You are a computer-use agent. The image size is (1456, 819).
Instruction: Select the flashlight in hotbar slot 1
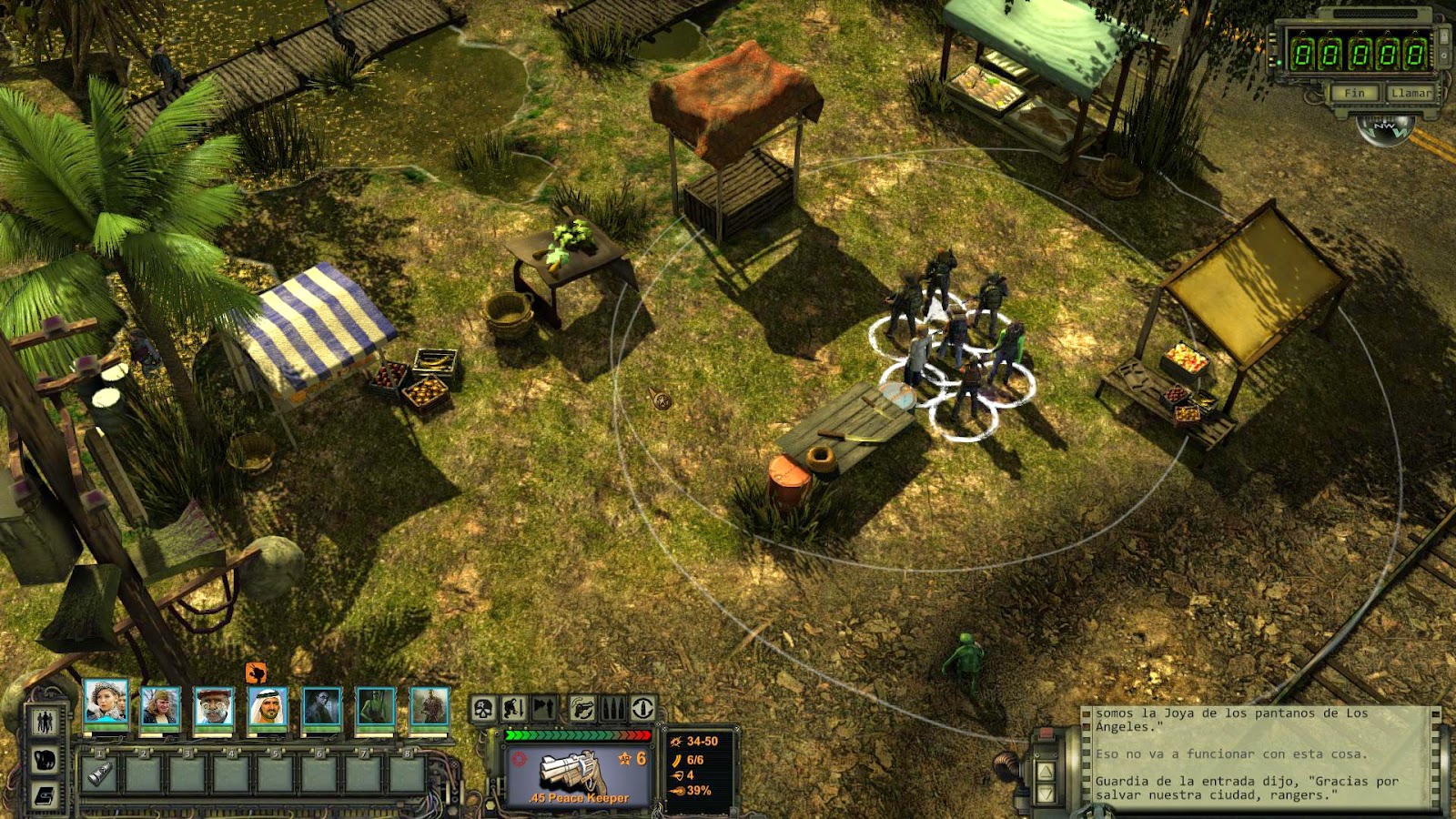click(99, 774)
